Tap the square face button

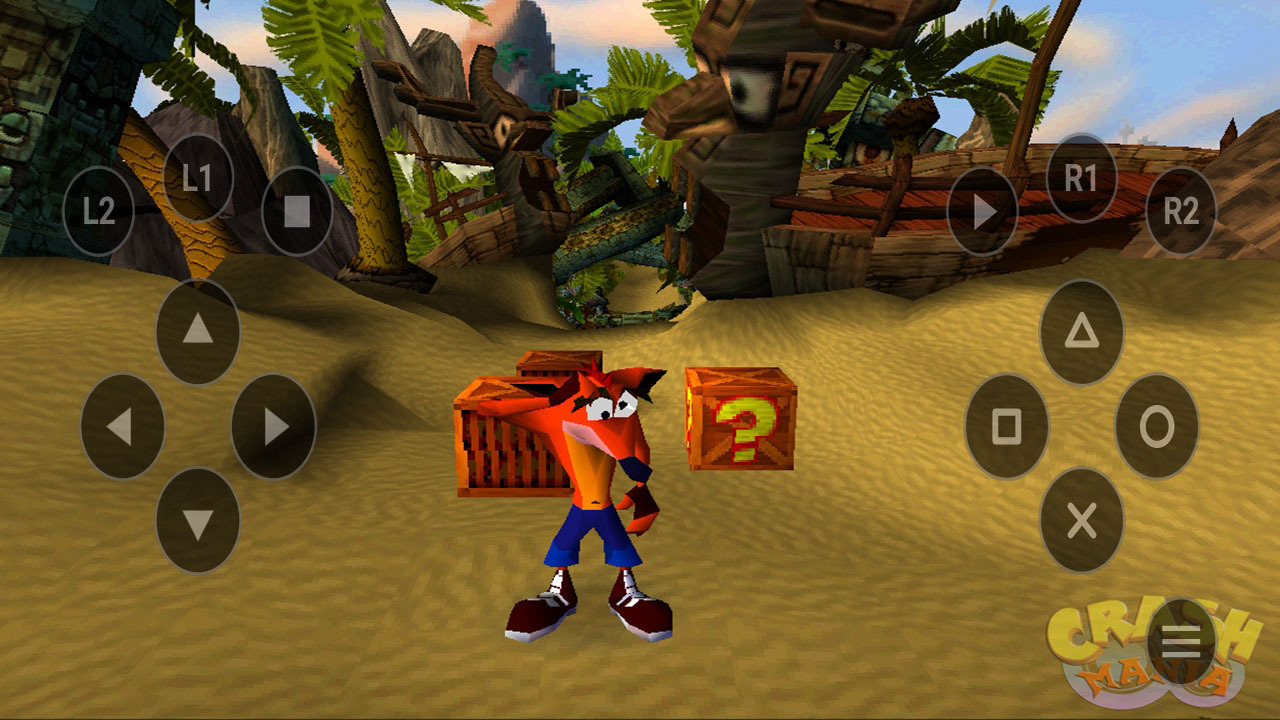pos(1006,426)
